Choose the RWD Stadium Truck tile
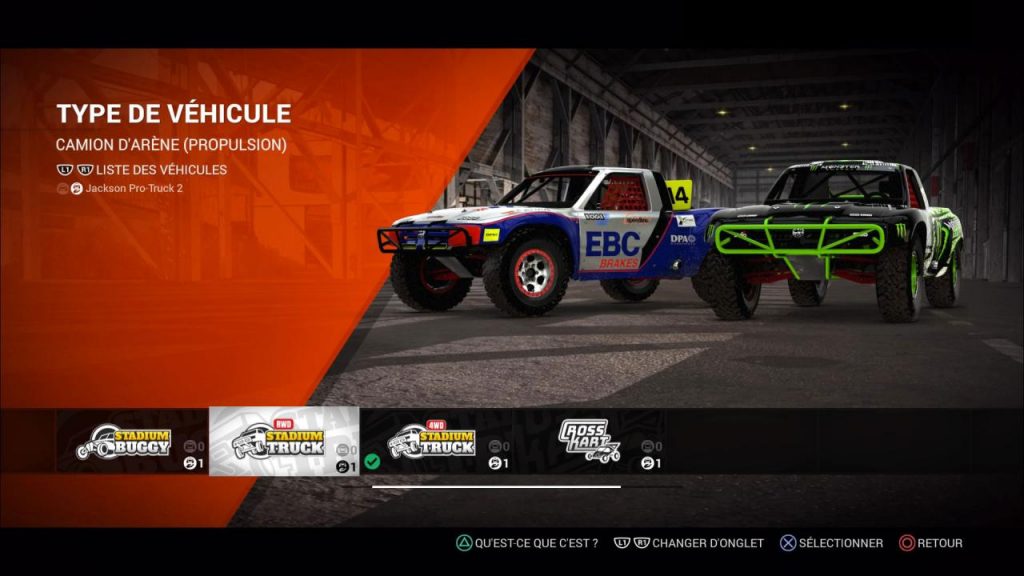The width and height of the screenshot is (1024, 576). (x=284, y=441)
